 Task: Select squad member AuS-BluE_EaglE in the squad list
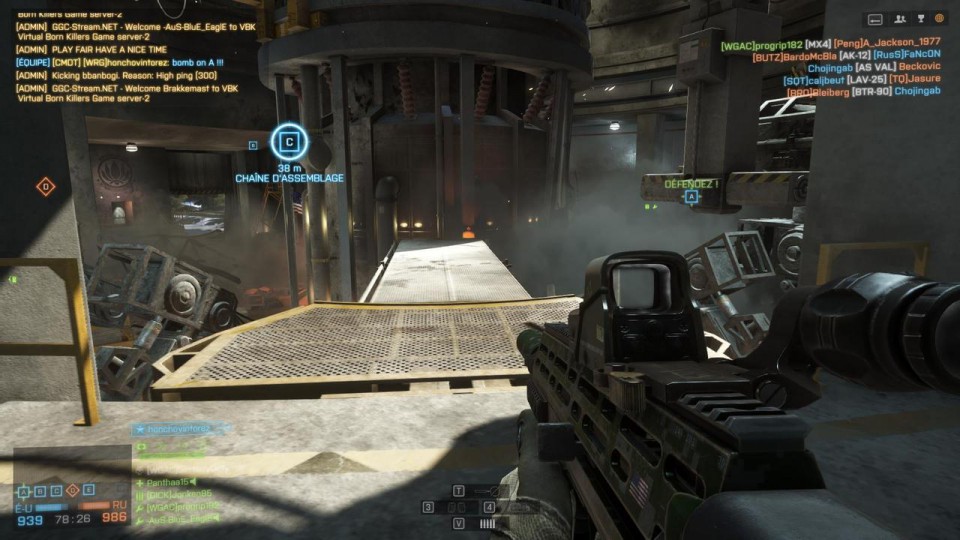coord(180,519)
